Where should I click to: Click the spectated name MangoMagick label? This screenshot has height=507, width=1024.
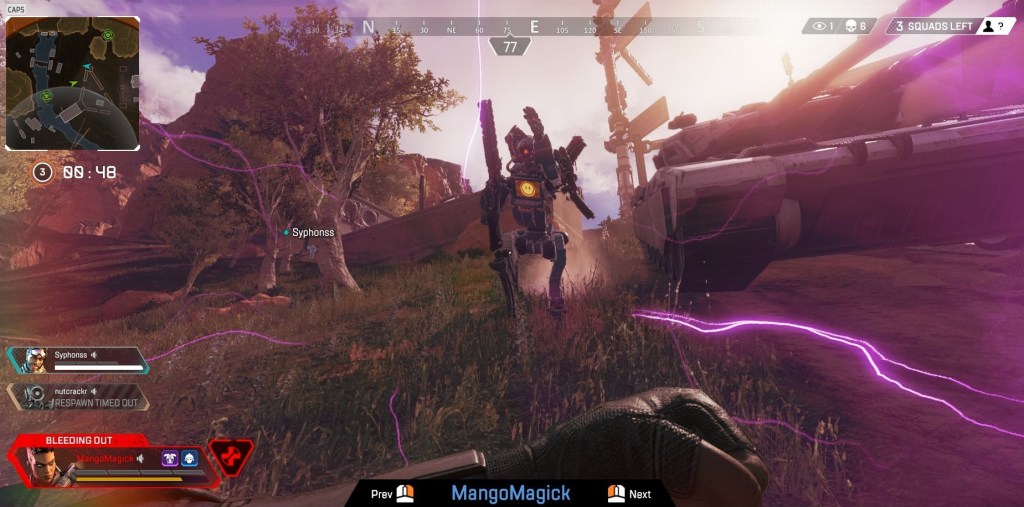510,493
